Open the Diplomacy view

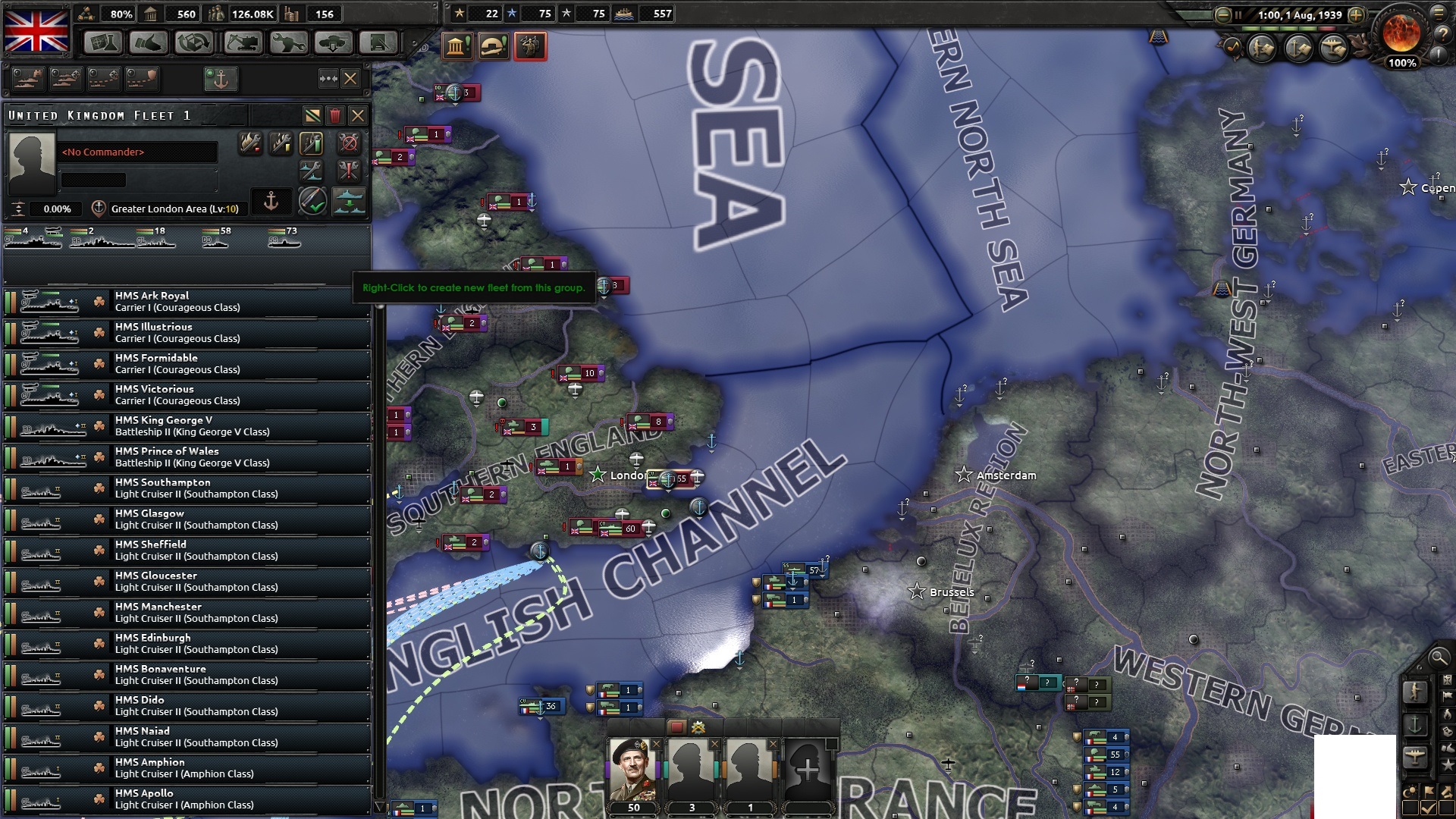(149, 43)
